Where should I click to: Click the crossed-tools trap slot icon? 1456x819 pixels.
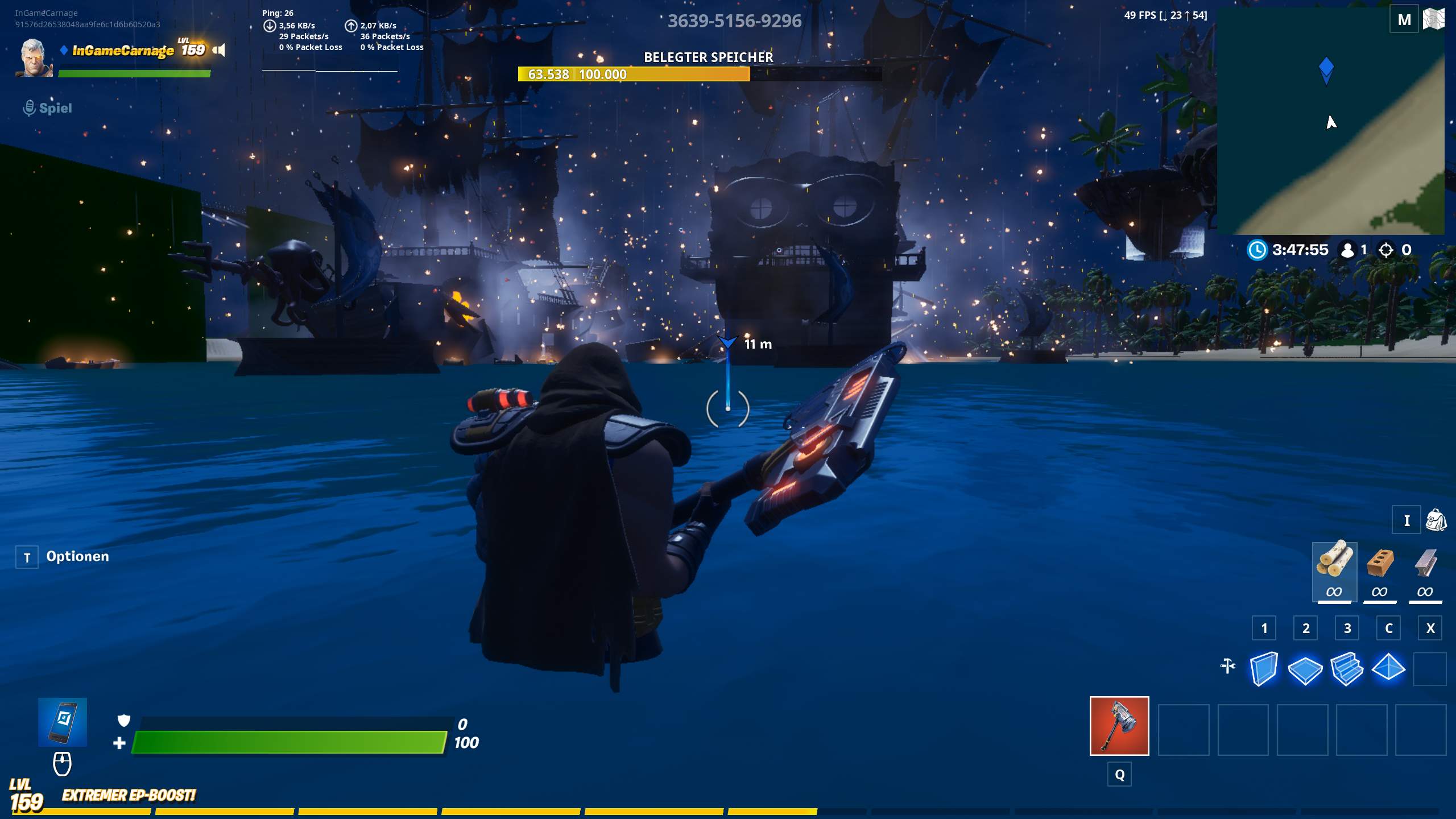click(1228, 666)
